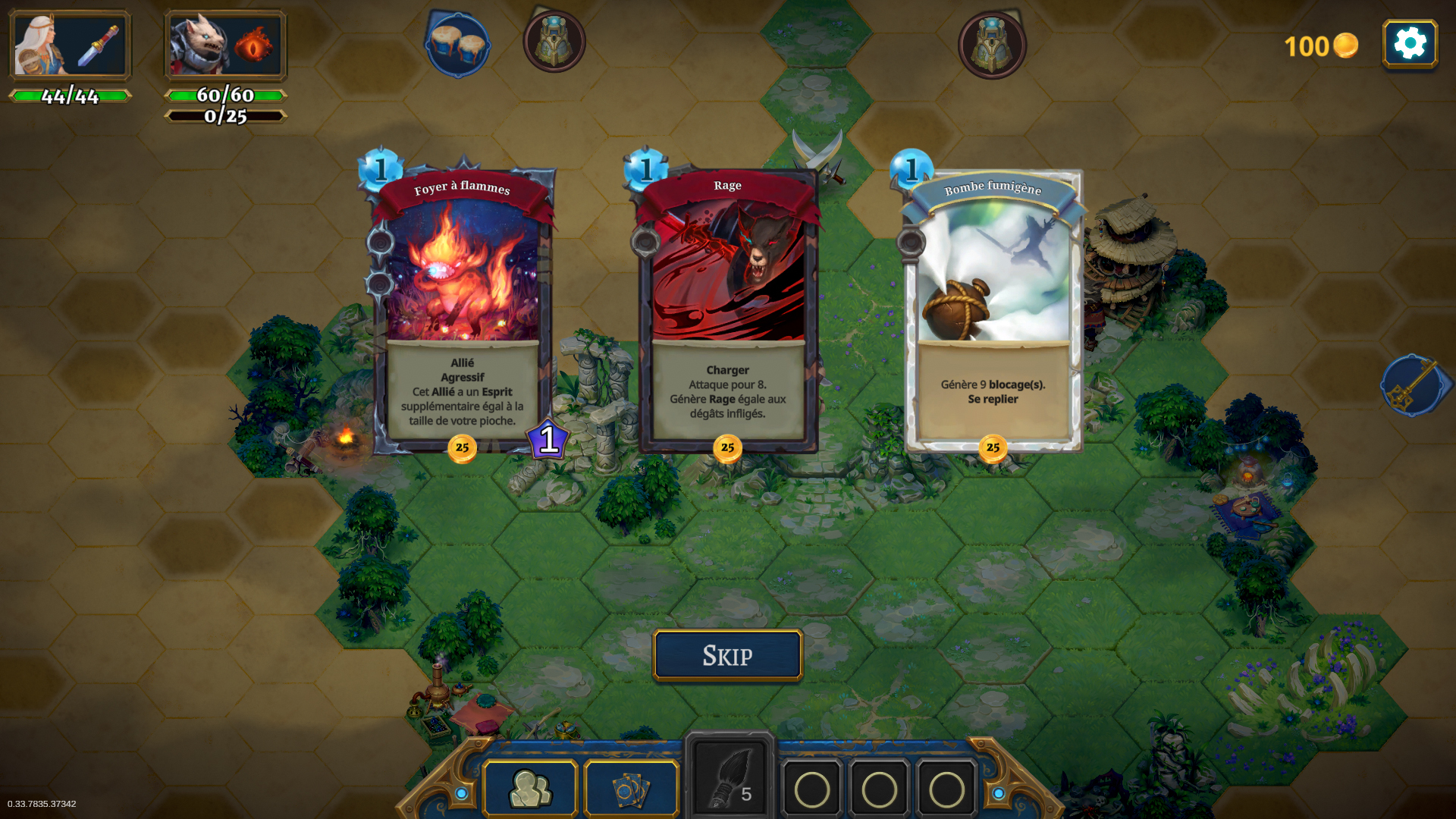Choose the Foyer à flammes card
1456x819 pixels.
click(462, 311)
